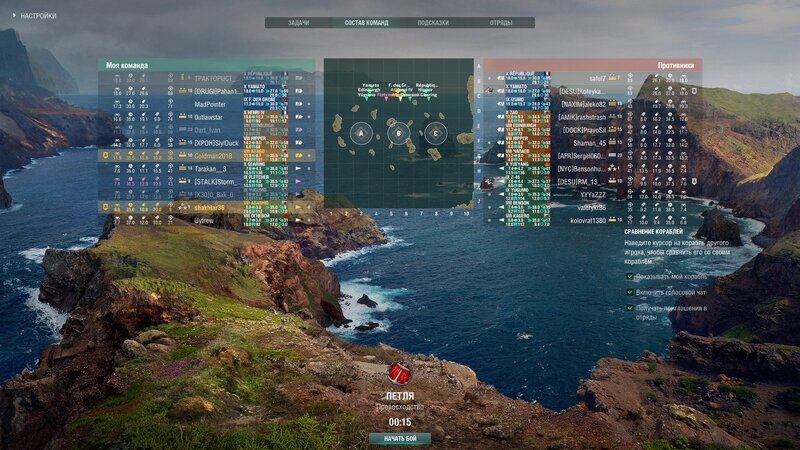Select capture point A on the map
800x450 pixels.
pyautogui.click(x=362, y=133)
